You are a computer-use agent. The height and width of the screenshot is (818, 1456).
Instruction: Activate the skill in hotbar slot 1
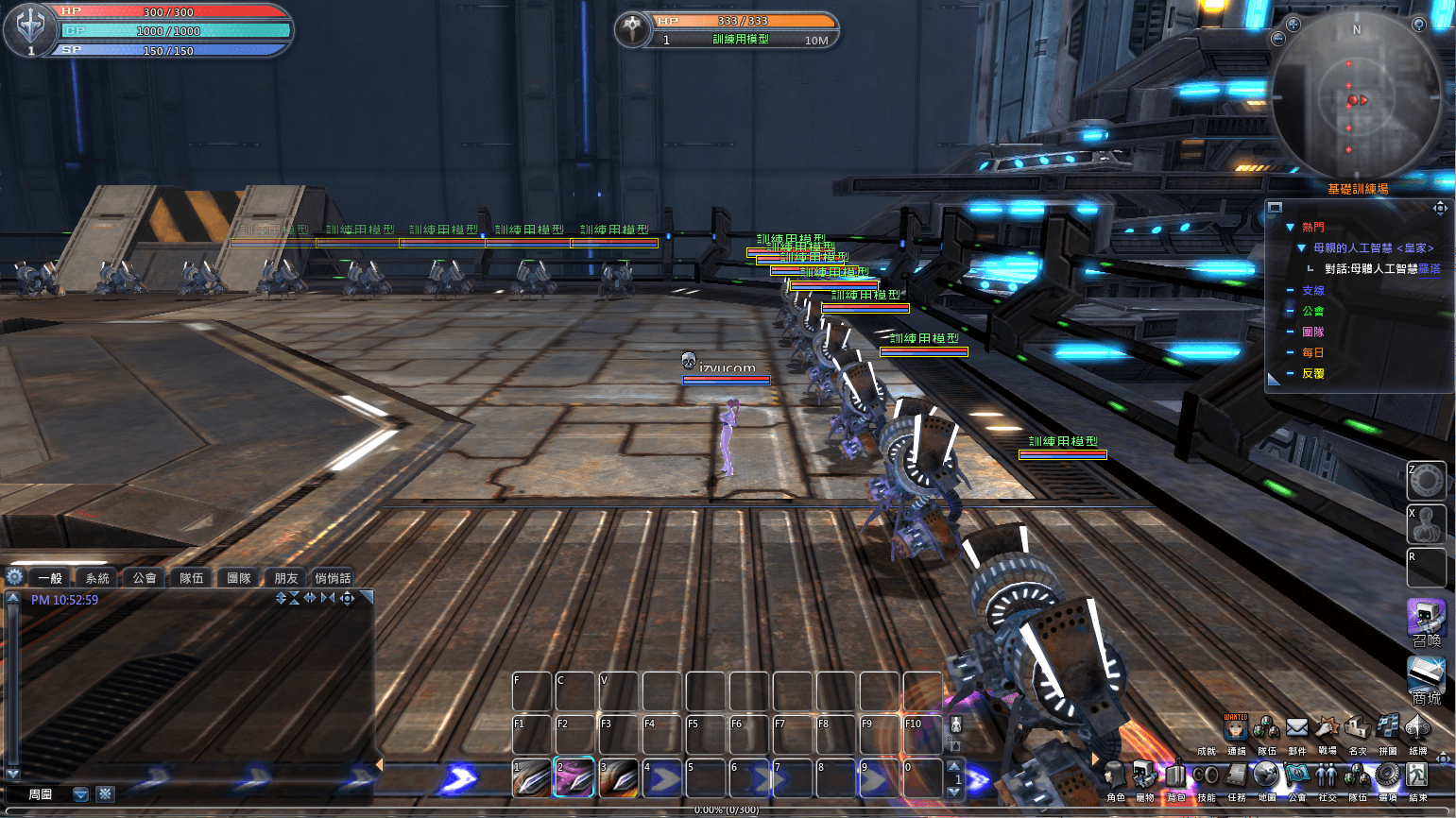coord(532,777)
